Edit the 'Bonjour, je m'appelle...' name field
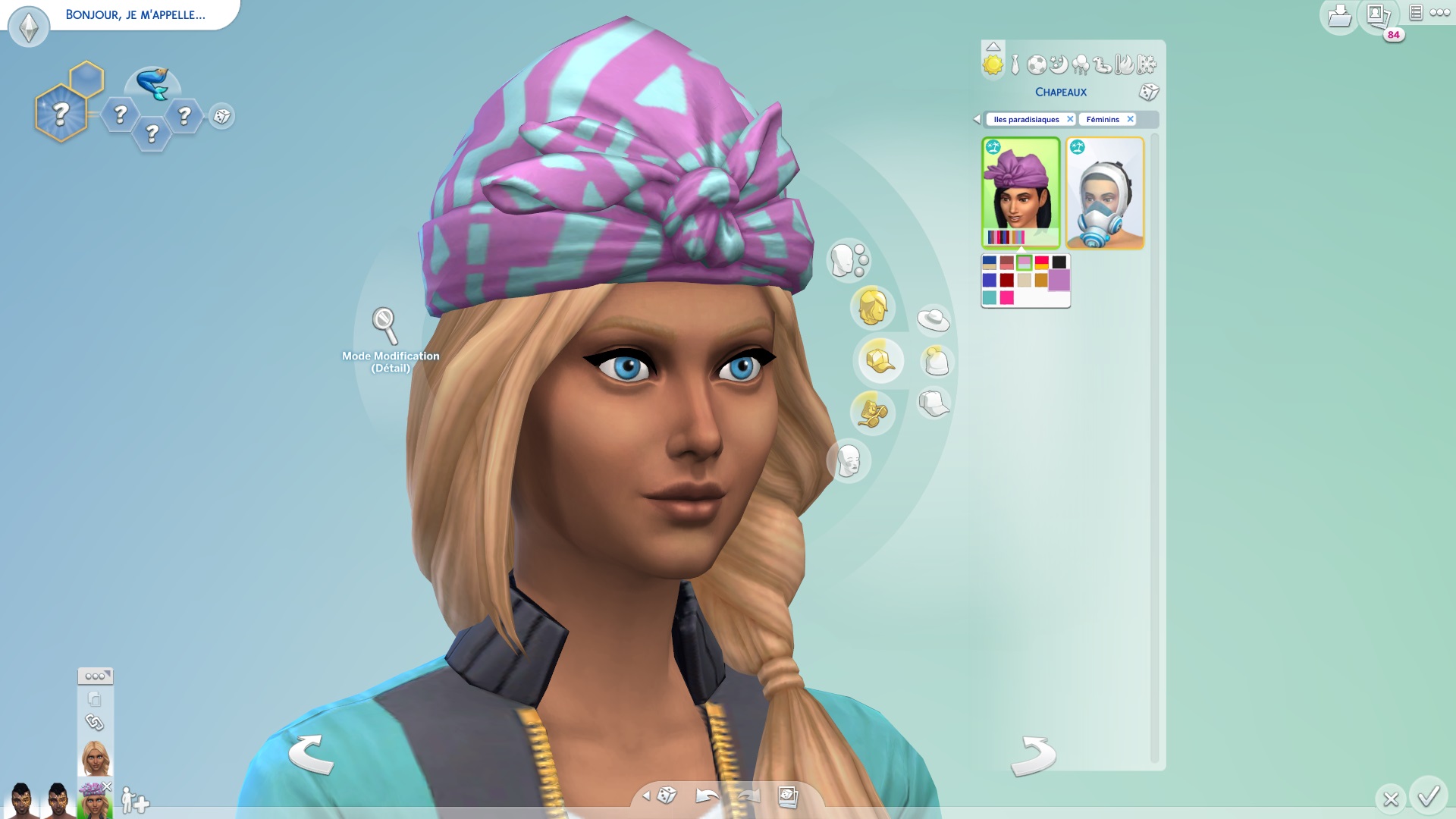 (135, 14)
